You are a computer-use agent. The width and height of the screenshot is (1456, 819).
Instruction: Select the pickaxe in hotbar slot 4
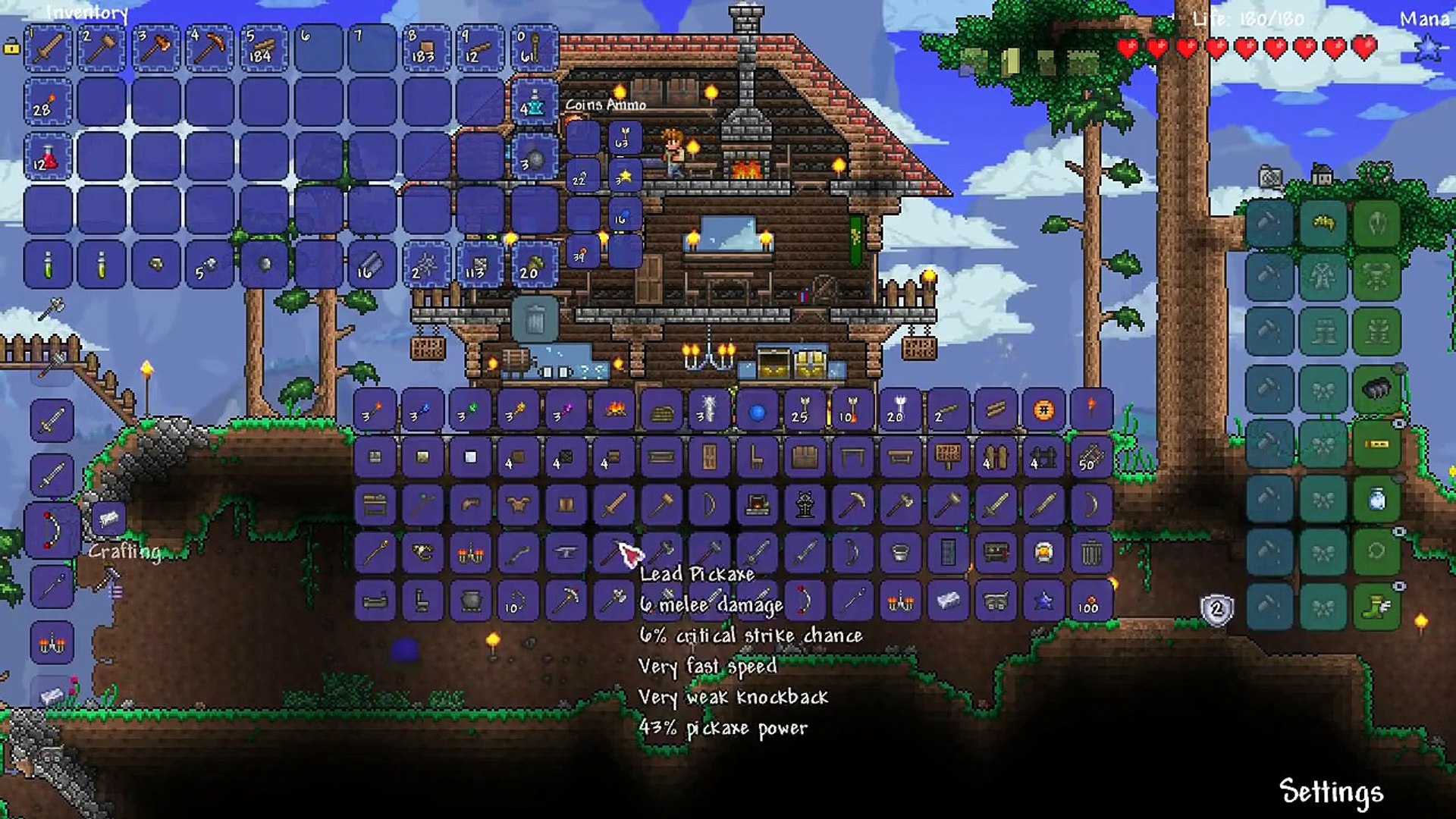(209, 49)
